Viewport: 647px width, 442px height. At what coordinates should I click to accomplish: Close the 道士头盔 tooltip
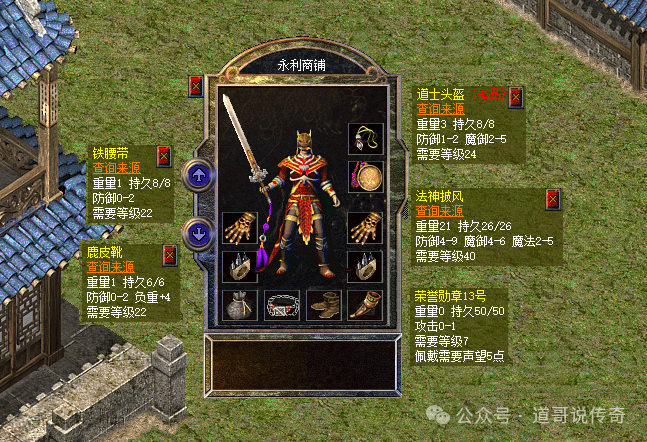click(x=515, y=97)
